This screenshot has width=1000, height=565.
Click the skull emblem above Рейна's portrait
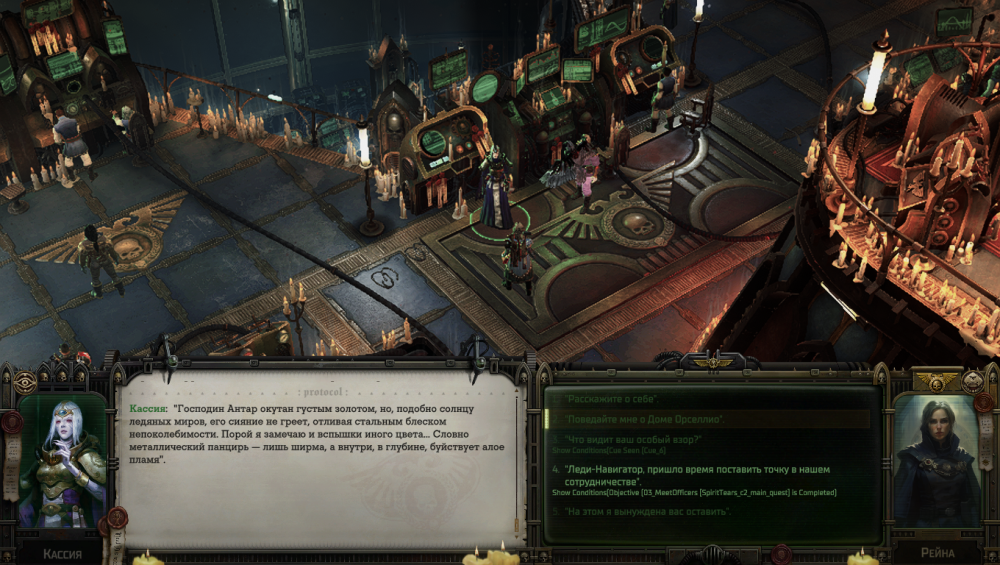tap(973, 381)
